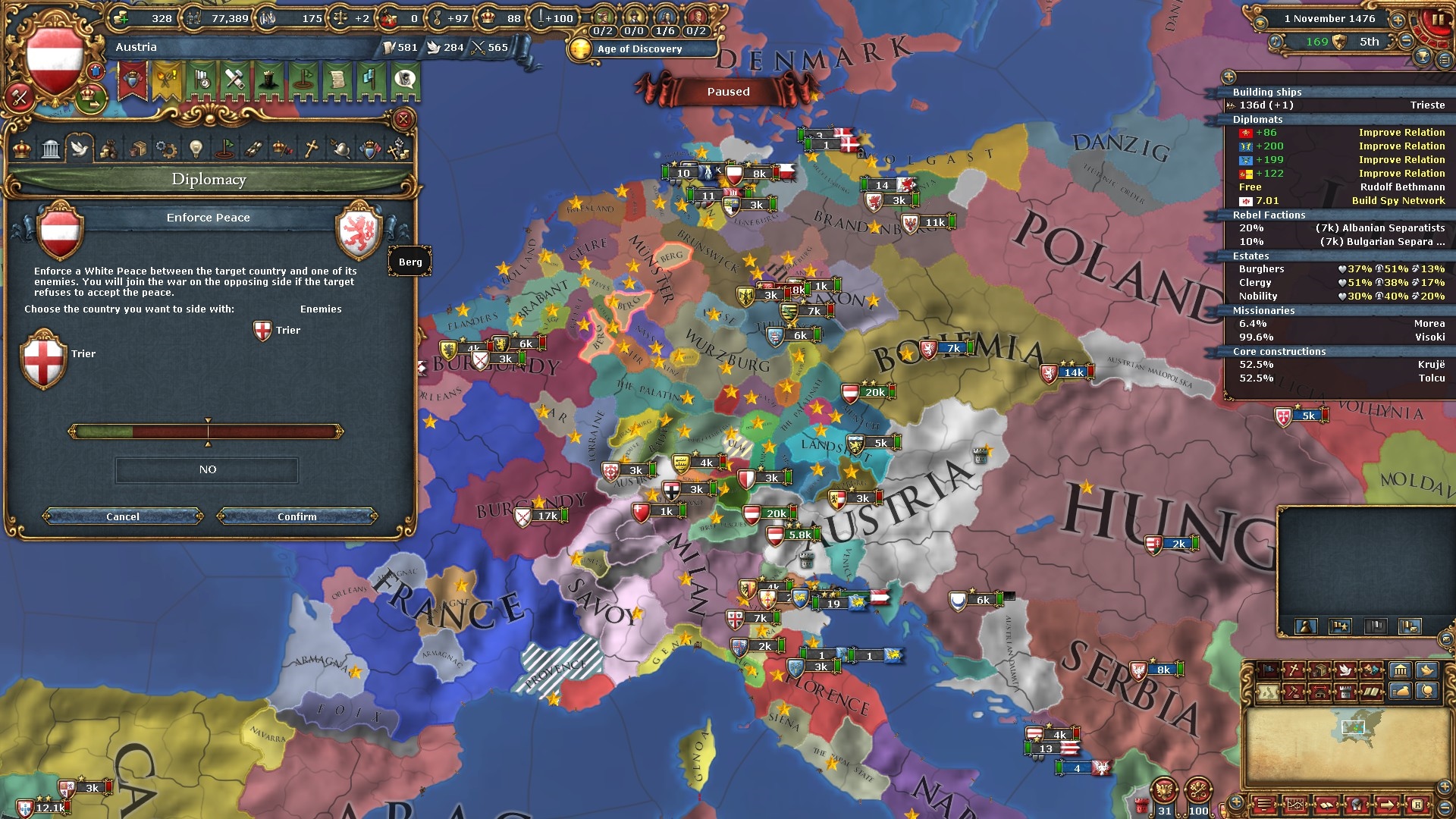Switch to the Court crown tab
This screenshot has height=819, width=1456.
(x=22, y=149)
